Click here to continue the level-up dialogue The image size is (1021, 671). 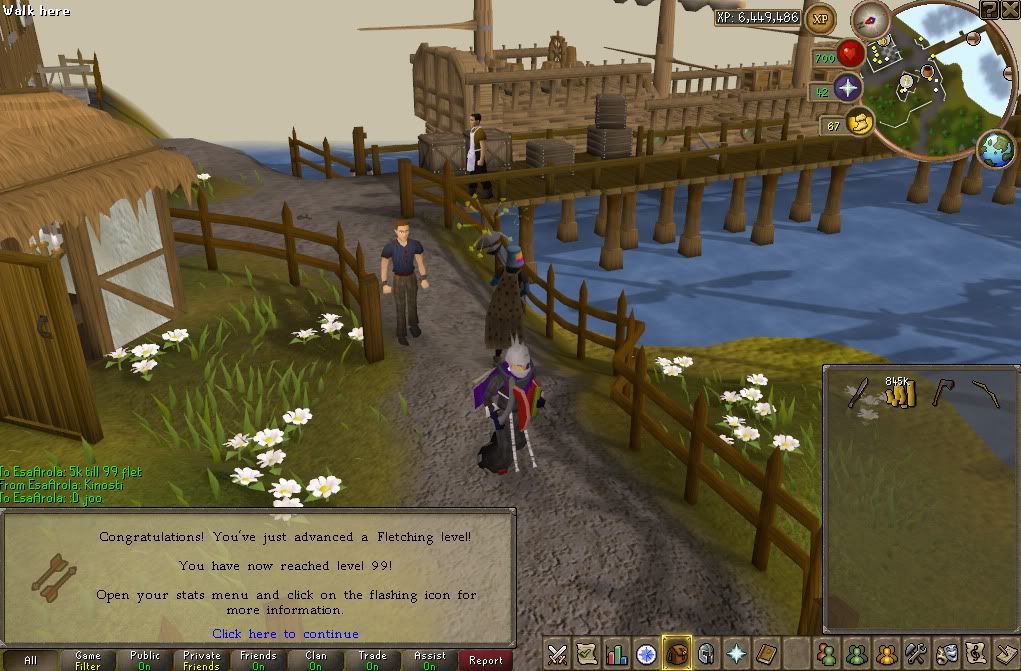285,634
